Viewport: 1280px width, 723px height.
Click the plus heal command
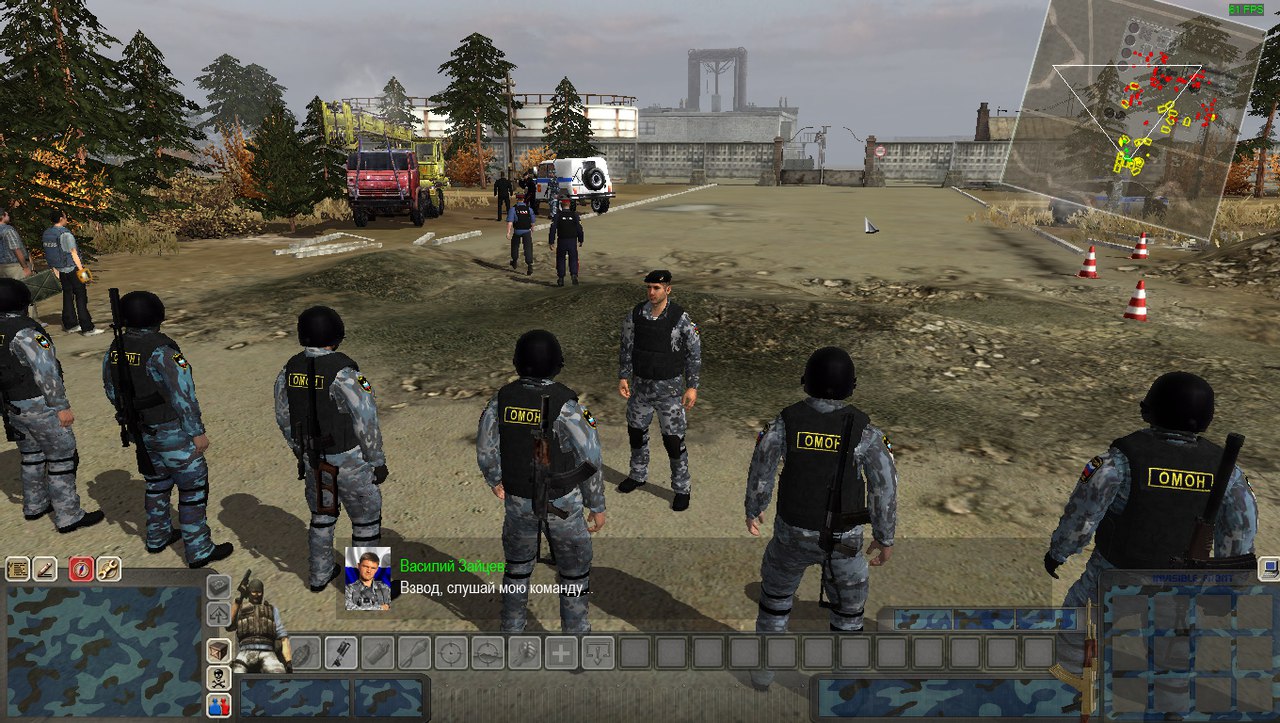point(561,653)
